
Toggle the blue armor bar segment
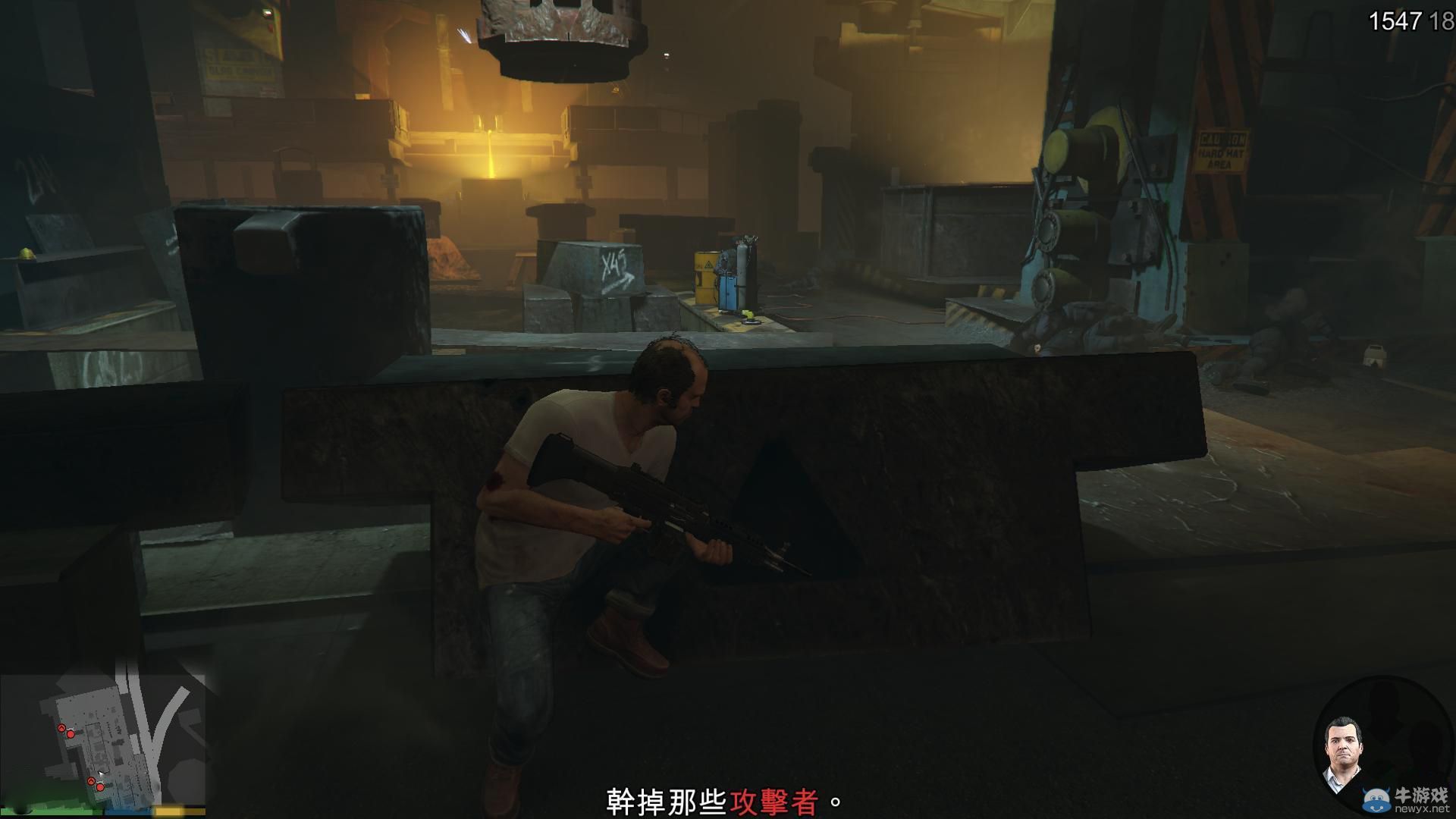click(x=127, y=811)
